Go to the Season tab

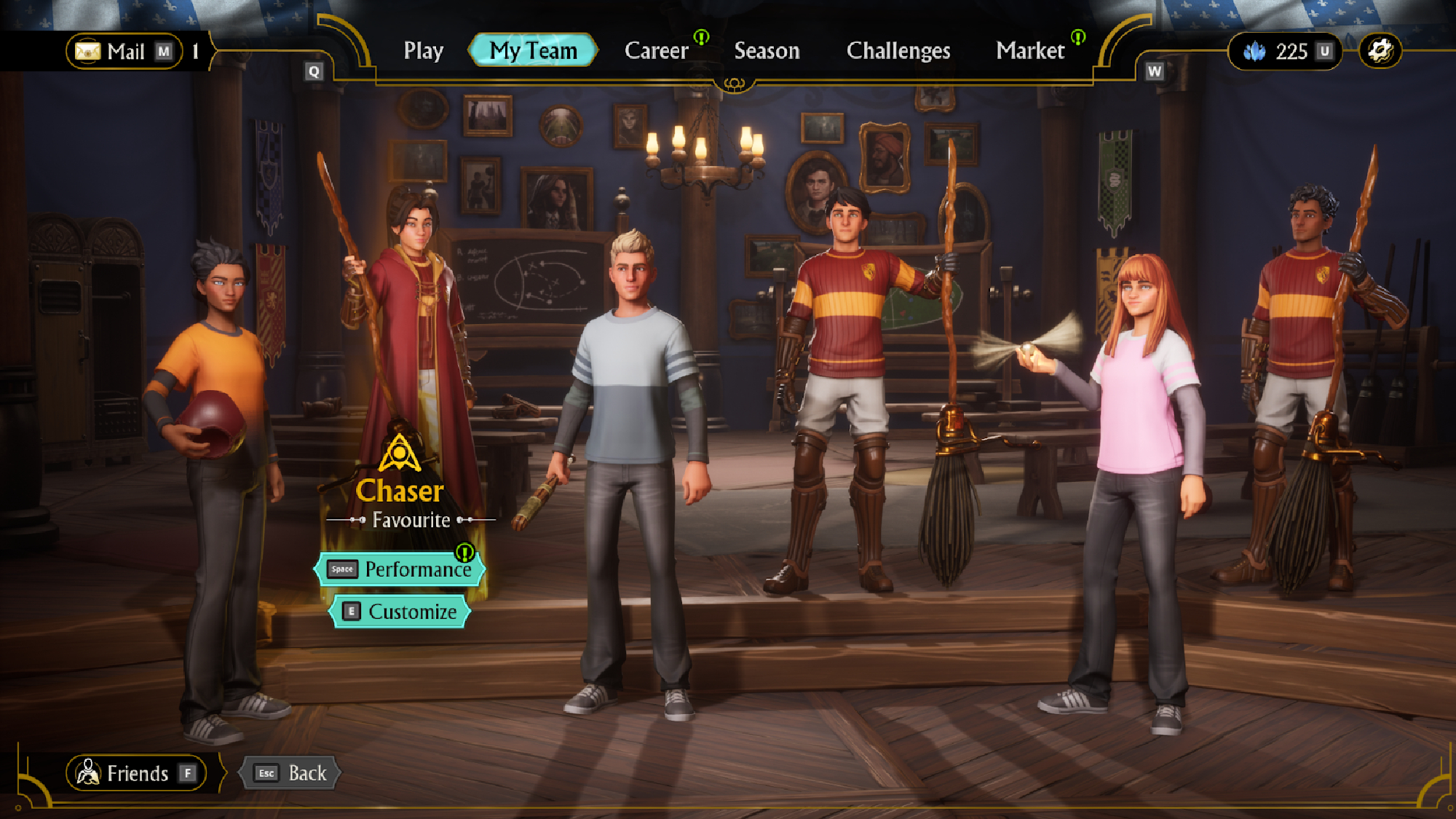pyautogui.click(x=767, y=51)
